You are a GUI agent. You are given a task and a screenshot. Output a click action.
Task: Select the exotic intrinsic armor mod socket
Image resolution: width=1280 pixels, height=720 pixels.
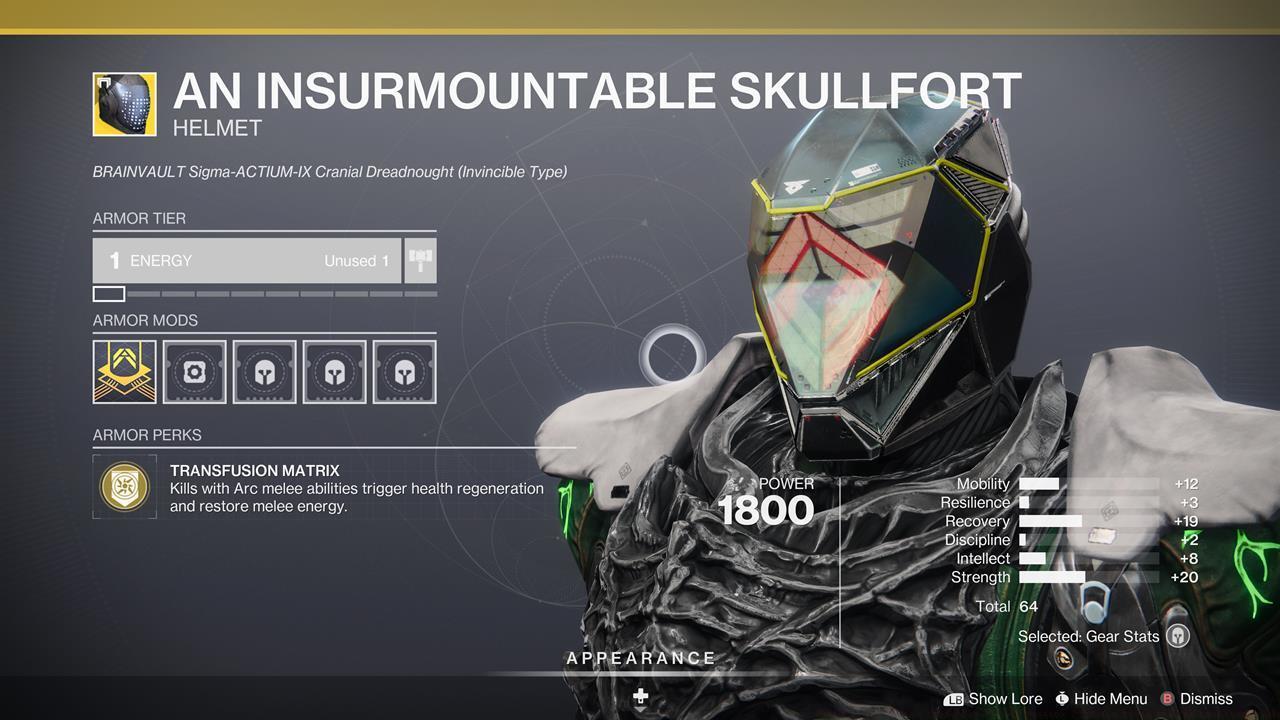(124, 371)
